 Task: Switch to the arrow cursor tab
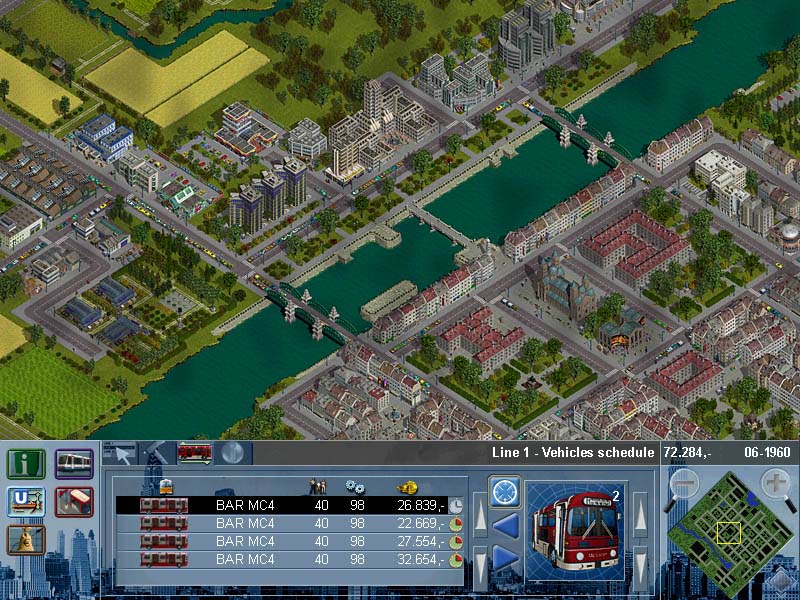click(120, 453)
